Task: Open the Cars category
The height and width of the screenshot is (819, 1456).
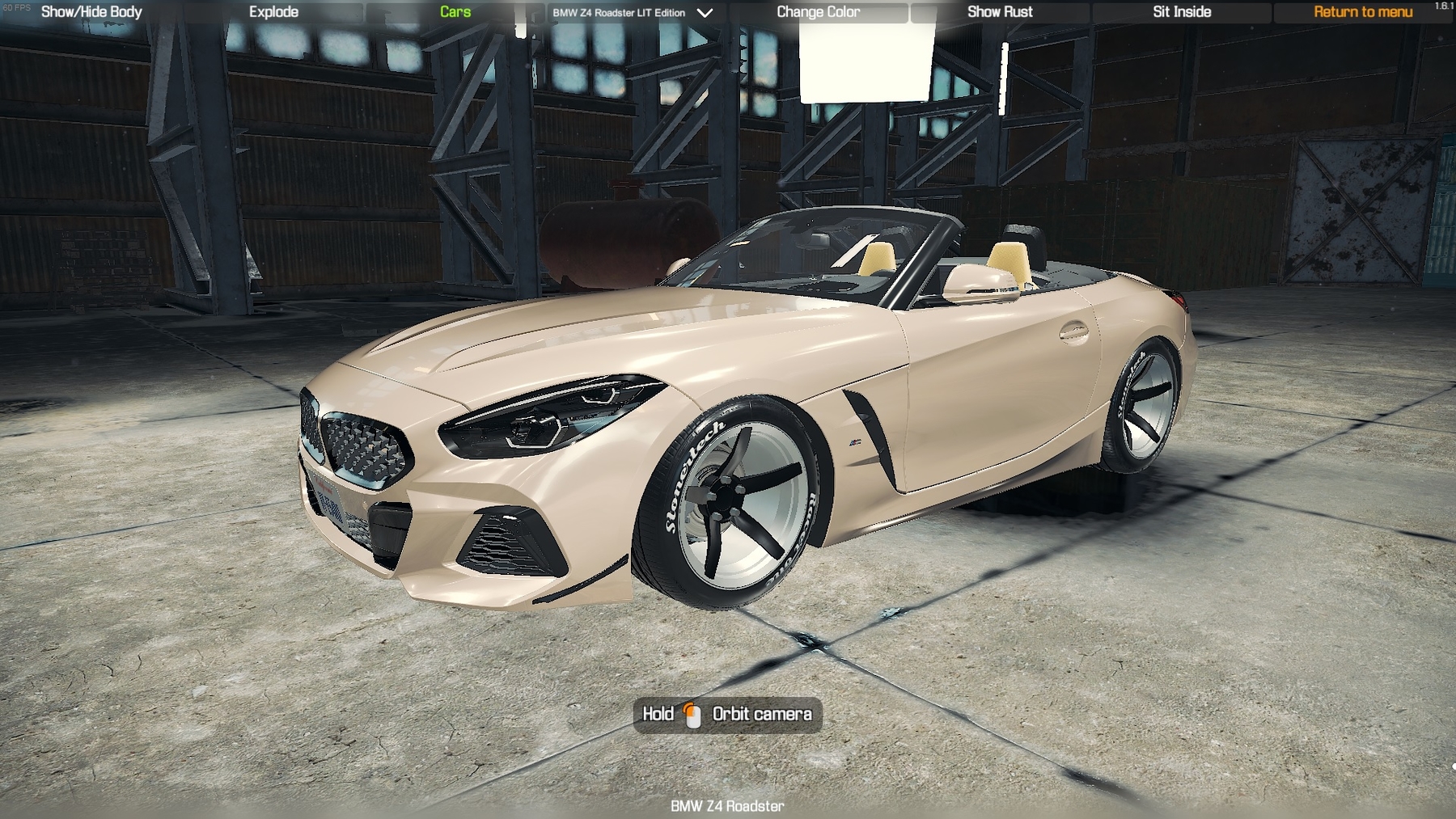Action: (x=455, y=12)
